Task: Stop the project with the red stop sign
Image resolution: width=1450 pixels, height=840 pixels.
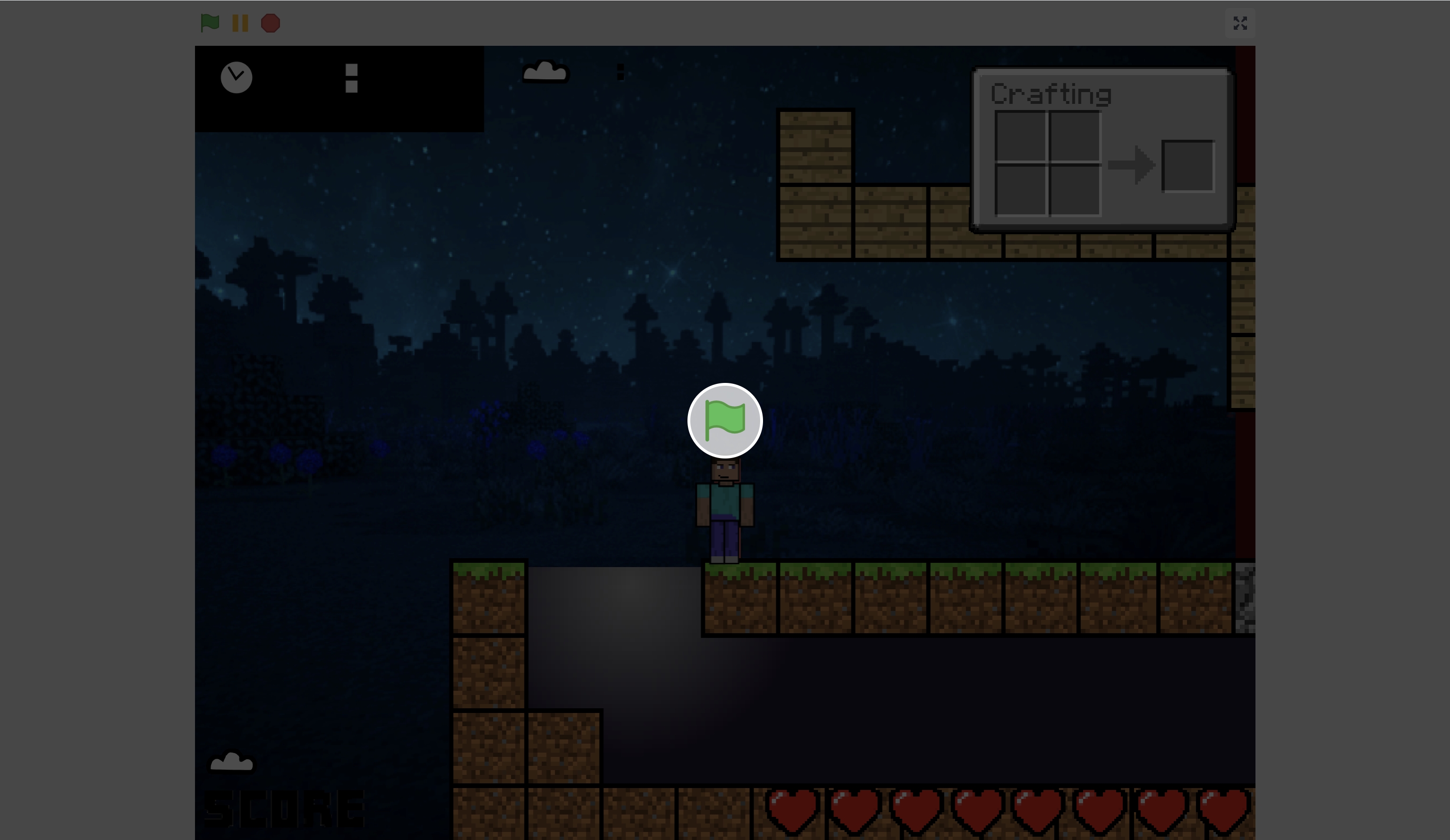Action: point(271,23)
